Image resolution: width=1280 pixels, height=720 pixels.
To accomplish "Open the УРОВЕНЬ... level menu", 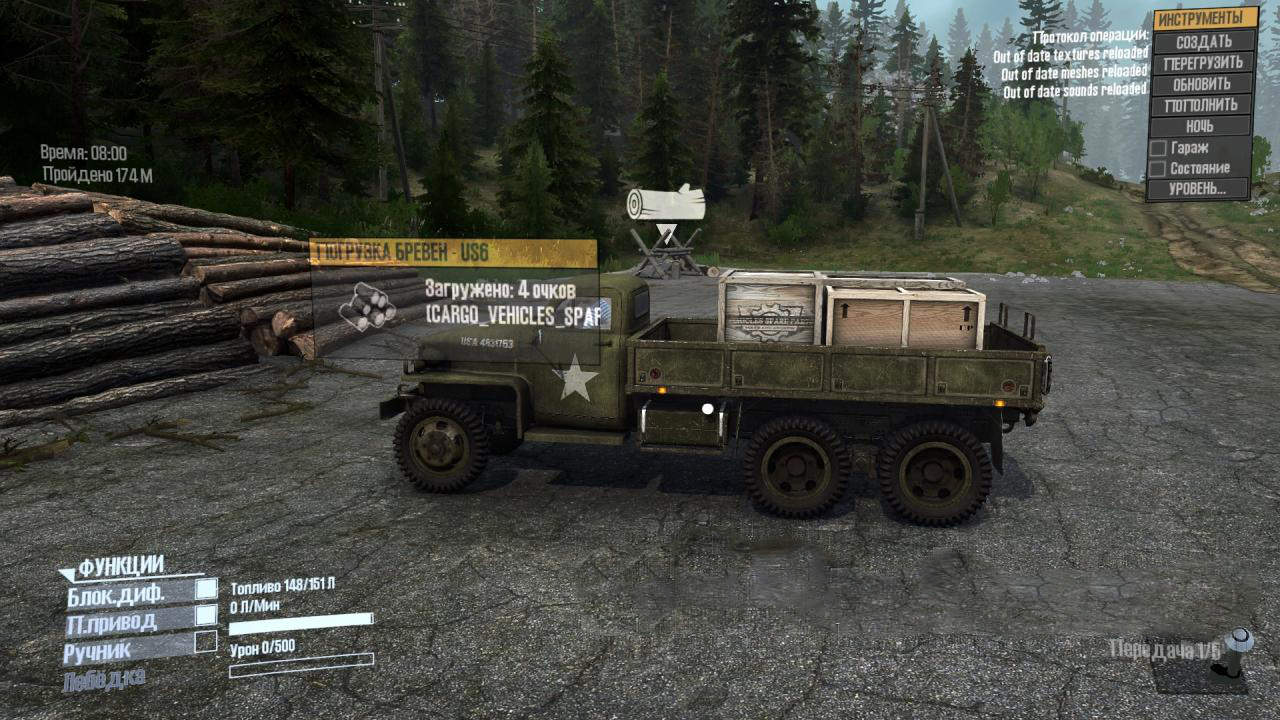I will pos(1199,189).
